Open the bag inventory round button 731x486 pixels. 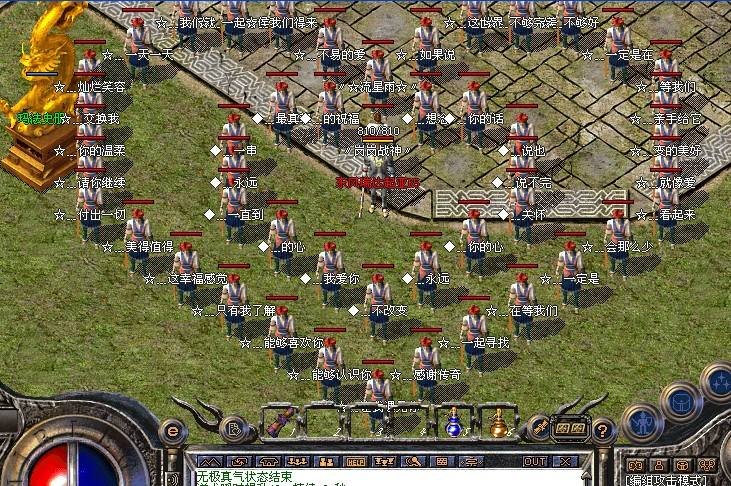tap(683, 402)
